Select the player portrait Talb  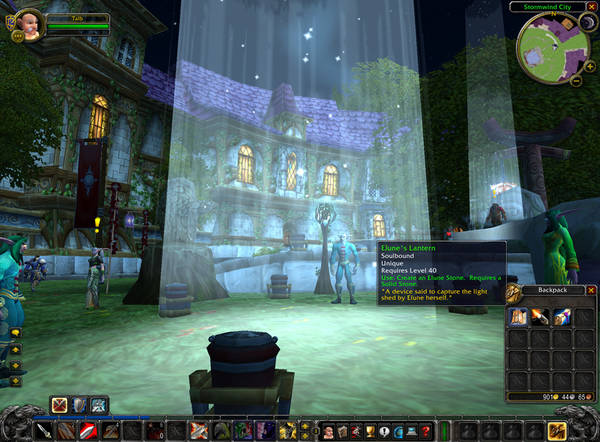click(x=29, y=26)
